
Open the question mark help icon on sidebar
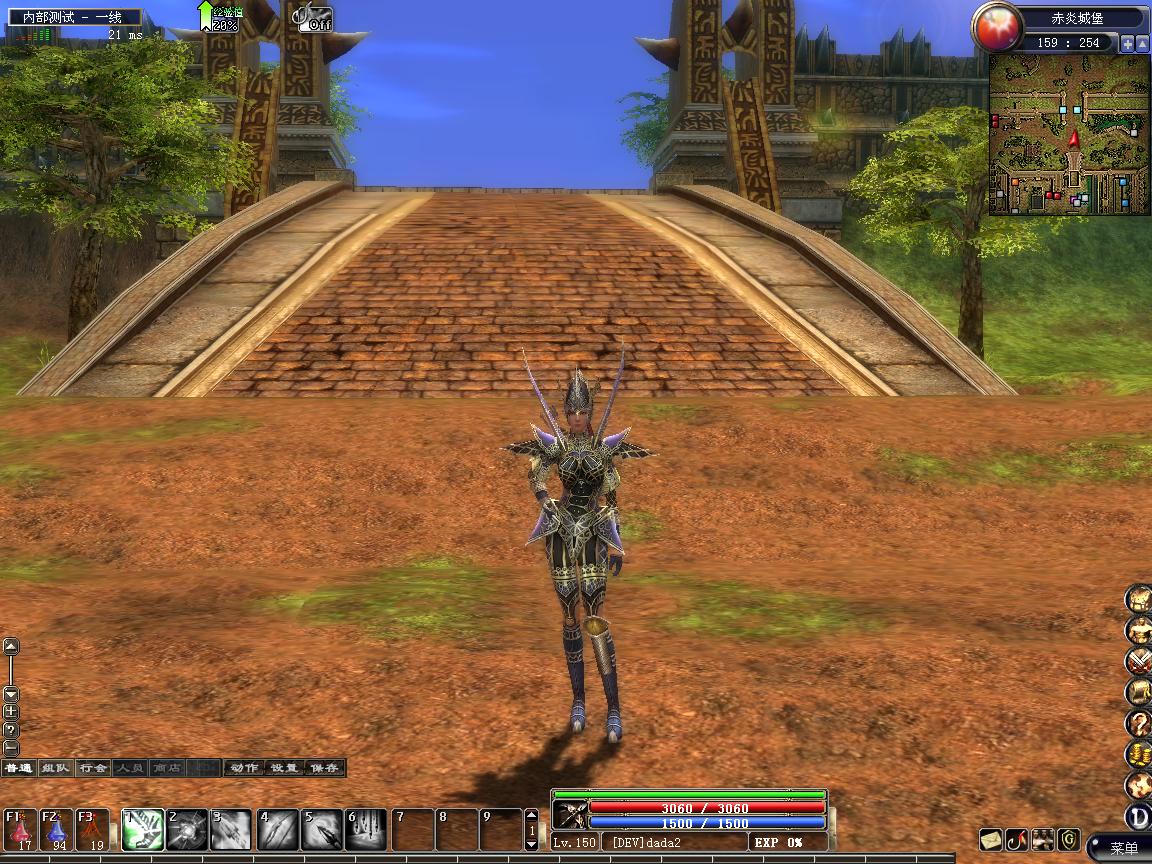pos(1138,722)
